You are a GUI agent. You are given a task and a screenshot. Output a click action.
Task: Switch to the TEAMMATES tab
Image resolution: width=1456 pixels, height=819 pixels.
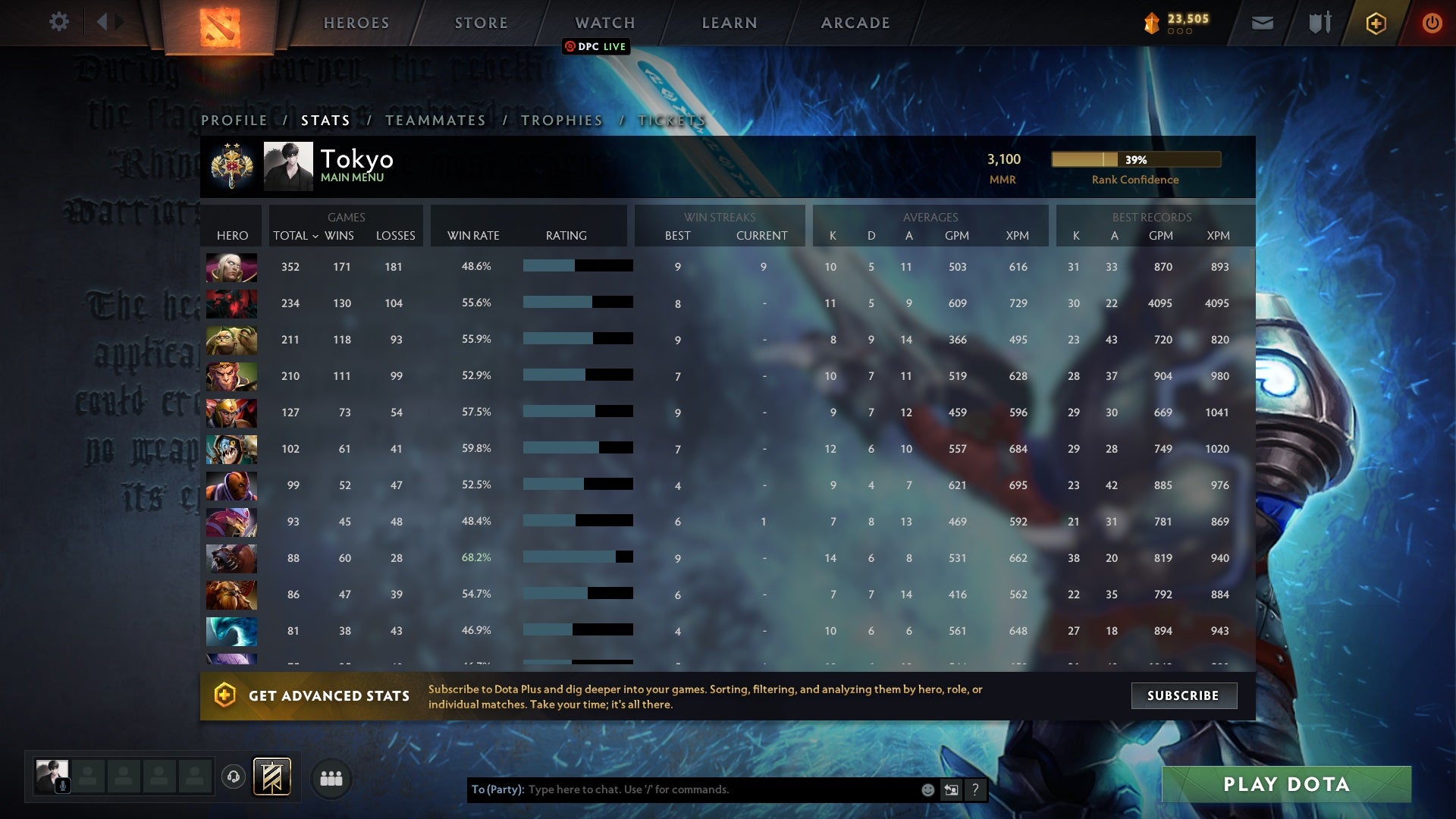coord(436,120)
